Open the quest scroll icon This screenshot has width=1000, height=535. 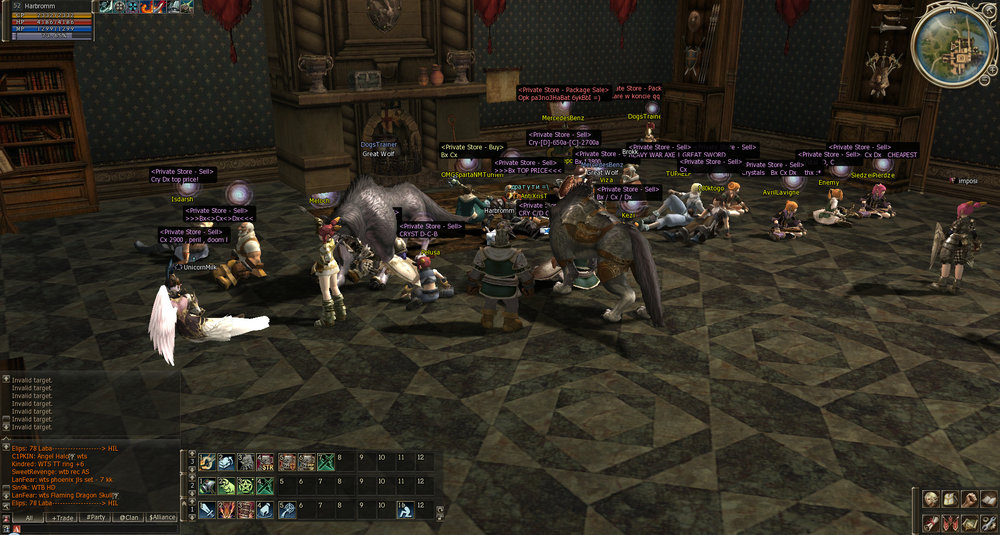pyautogui.click(x=929, y=522)
